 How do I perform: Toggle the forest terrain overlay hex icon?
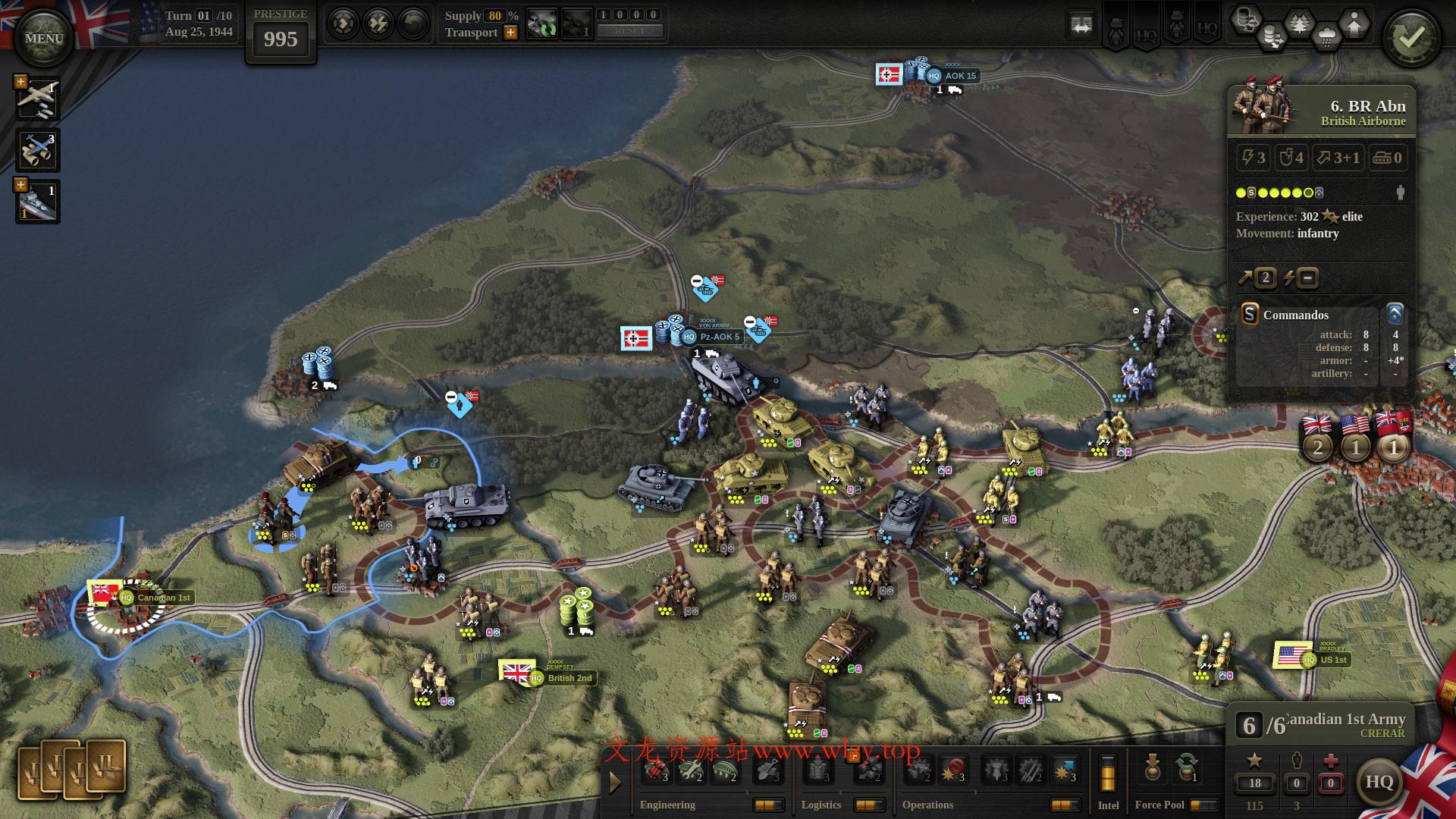click(1299, 23)
